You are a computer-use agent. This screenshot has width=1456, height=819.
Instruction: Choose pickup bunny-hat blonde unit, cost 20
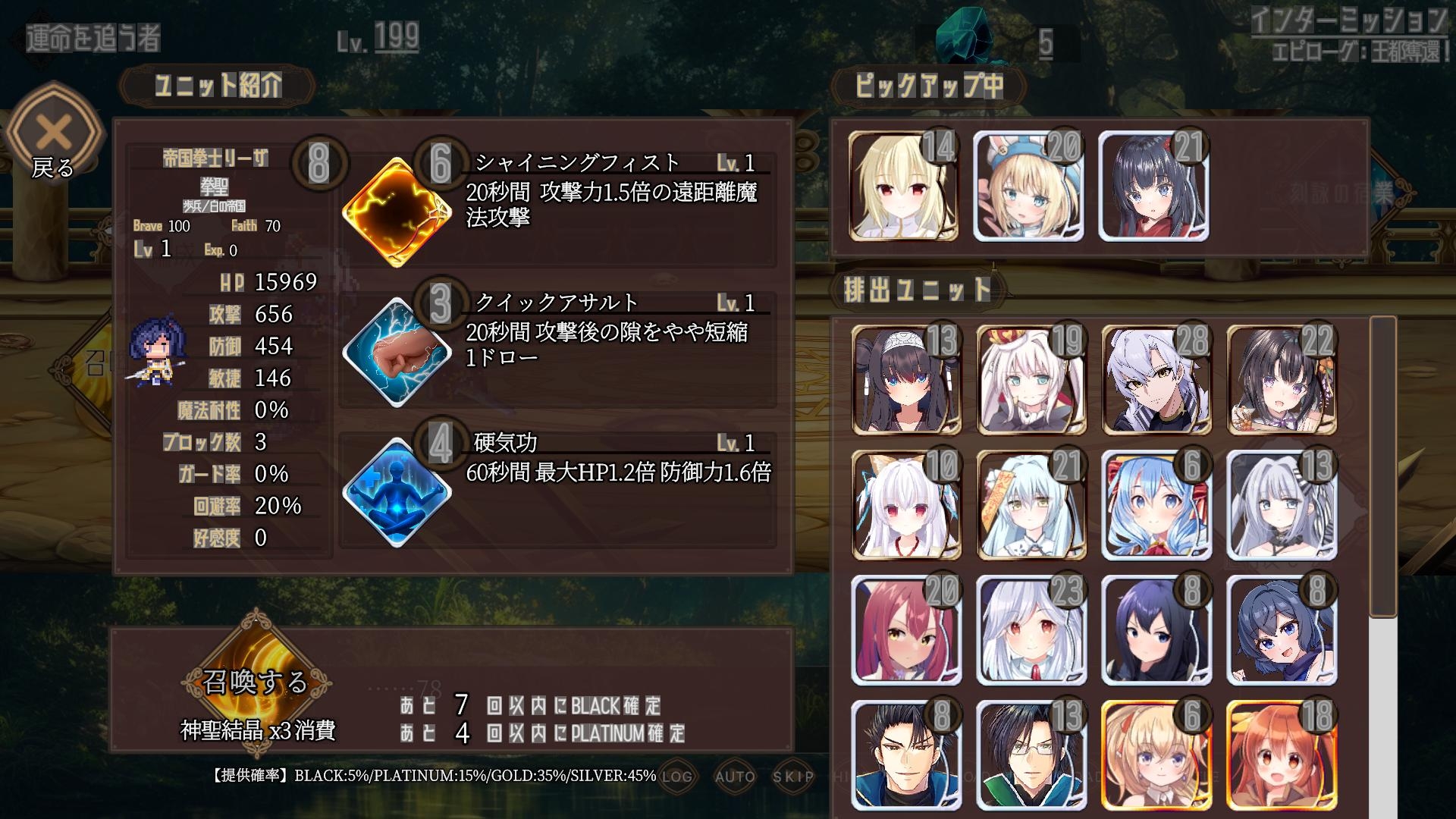pyautogui.click(x=1028, y=187)
